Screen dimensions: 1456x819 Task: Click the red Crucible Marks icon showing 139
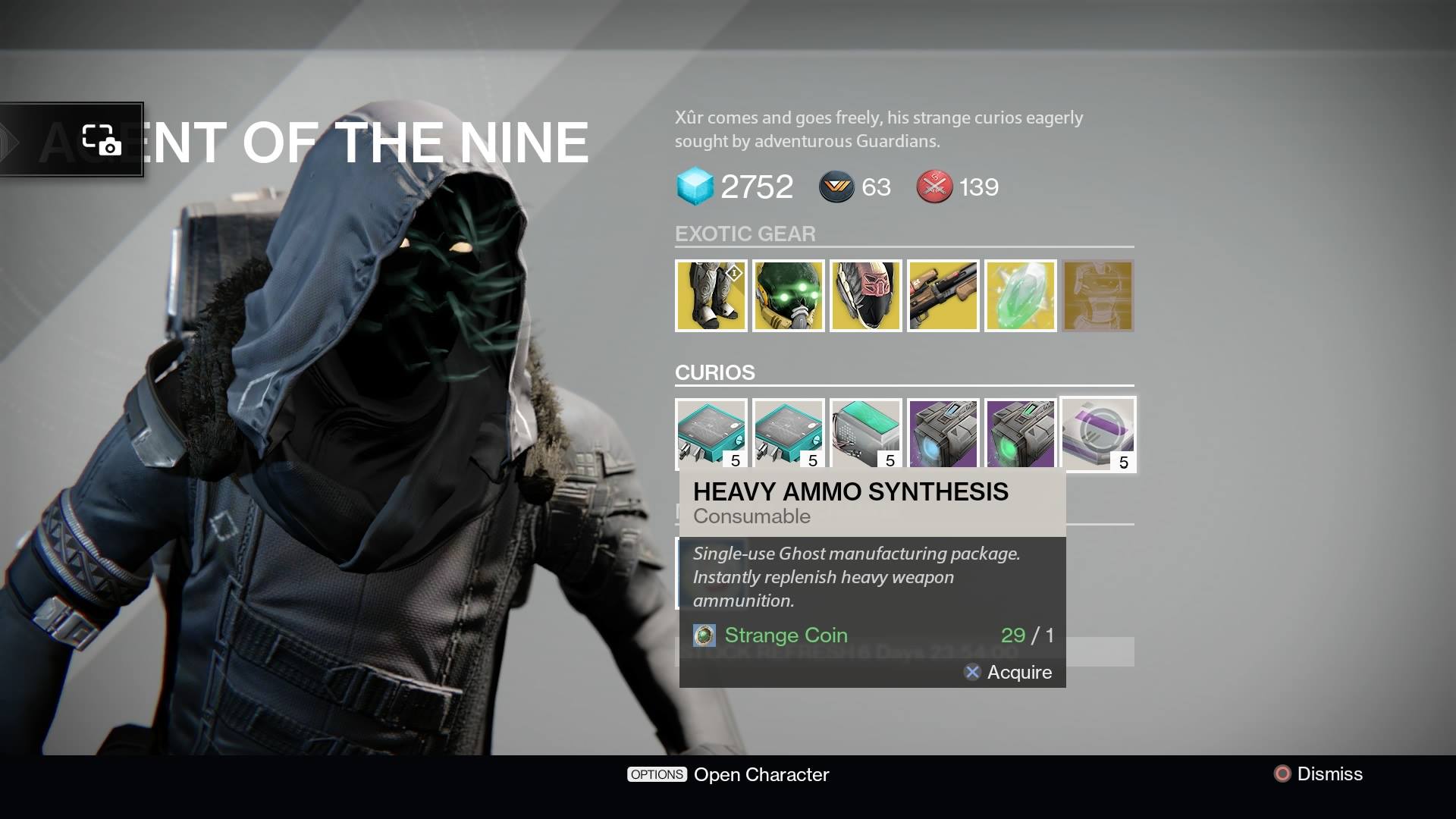click(934, 187)
